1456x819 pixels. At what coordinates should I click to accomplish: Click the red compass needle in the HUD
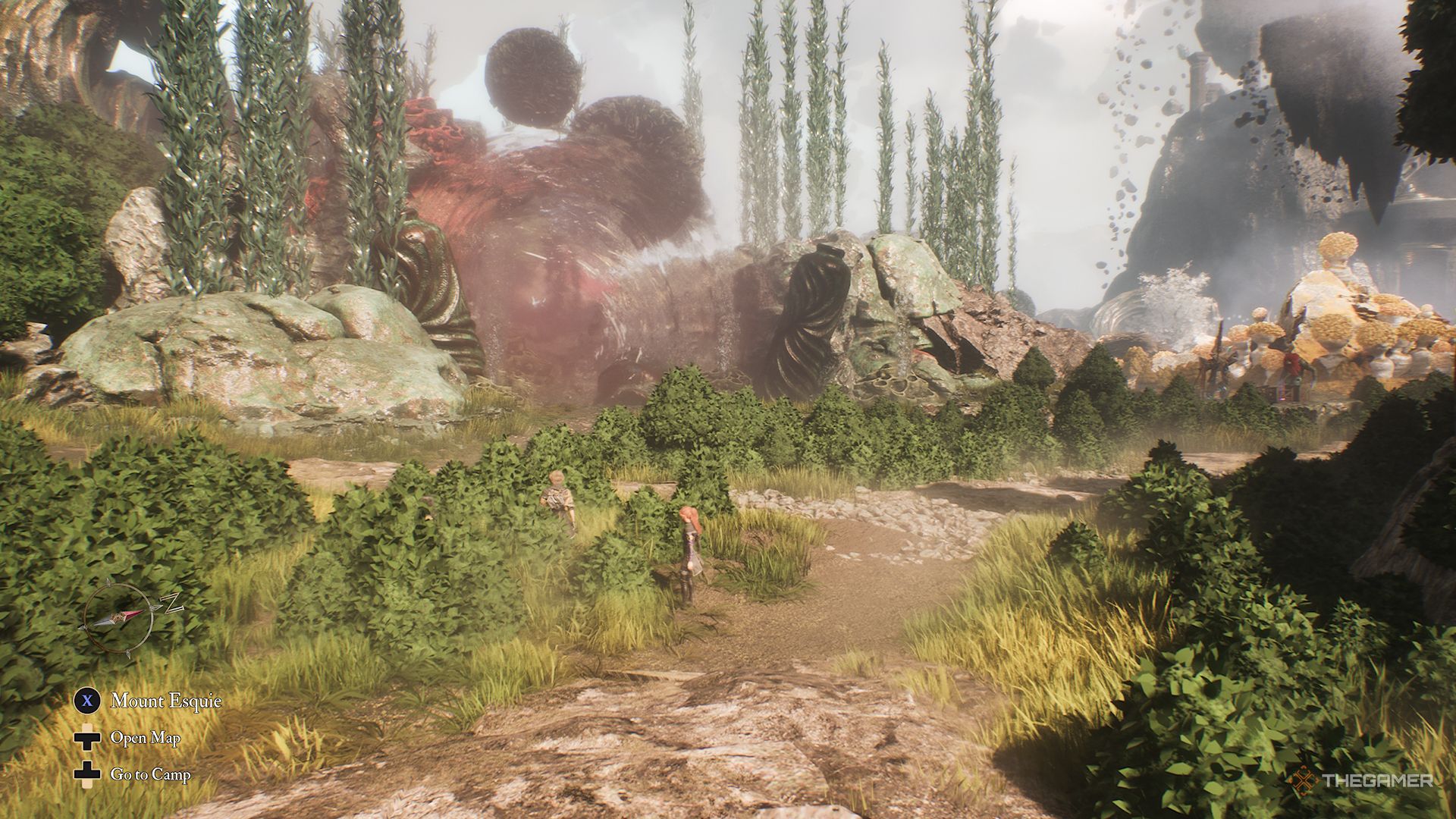click(133, 613)
